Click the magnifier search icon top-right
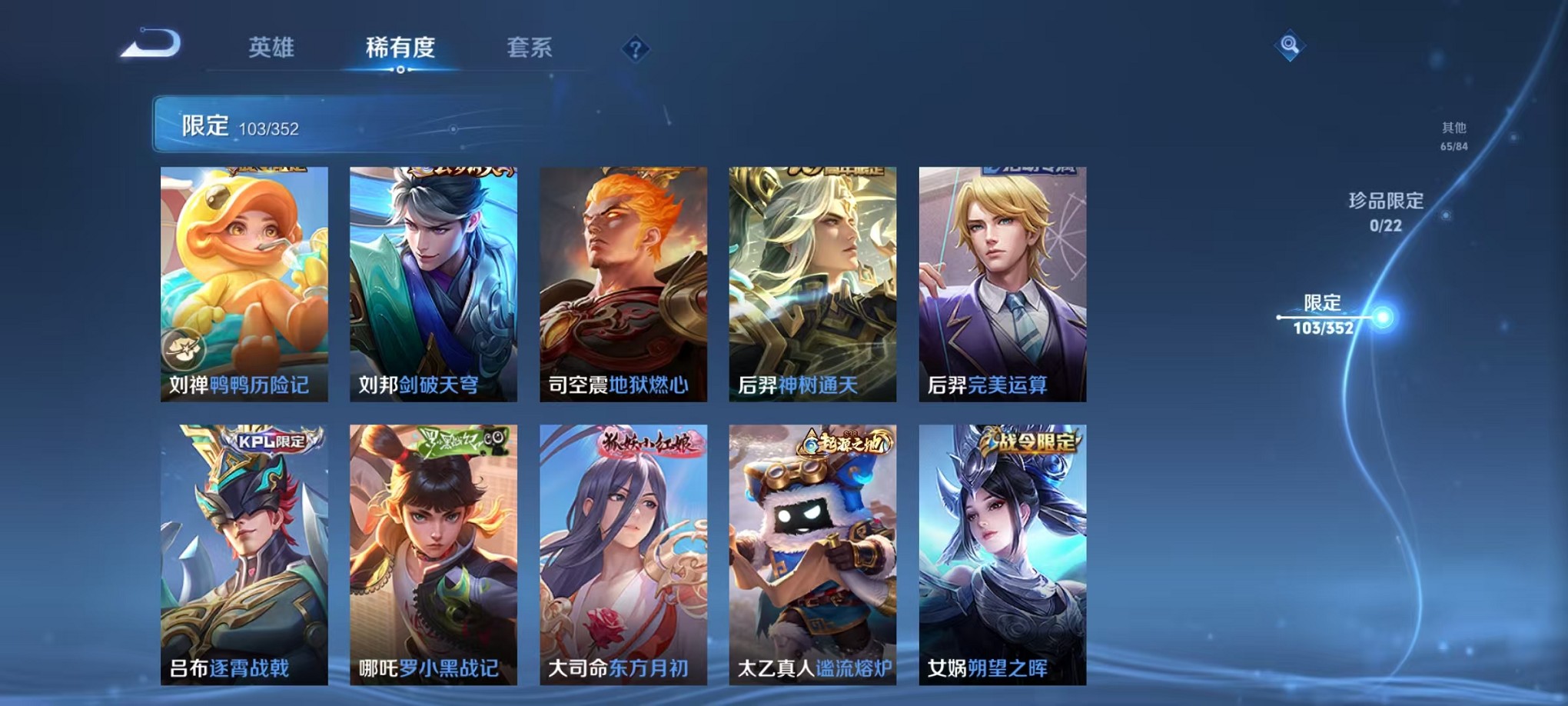The width and height of the screenshot is (1568, 706). [1290, 46]
